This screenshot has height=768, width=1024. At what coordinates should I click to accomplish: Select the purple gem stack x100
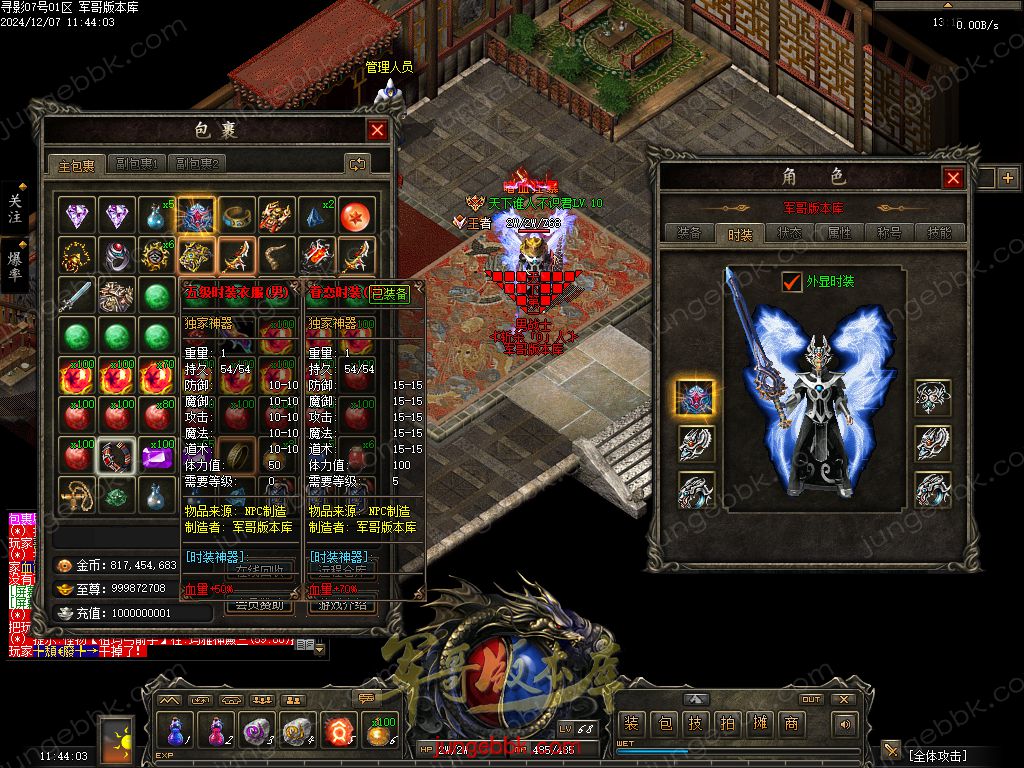point(156,458)
